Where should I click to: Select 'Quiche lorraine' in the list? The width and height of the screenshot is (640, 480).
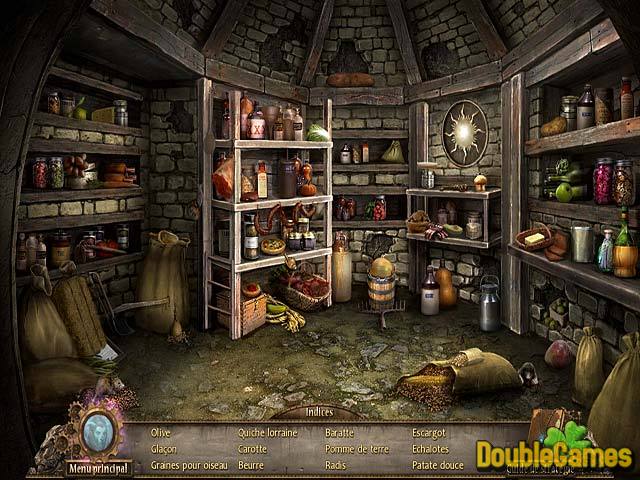tap(269, 433)
